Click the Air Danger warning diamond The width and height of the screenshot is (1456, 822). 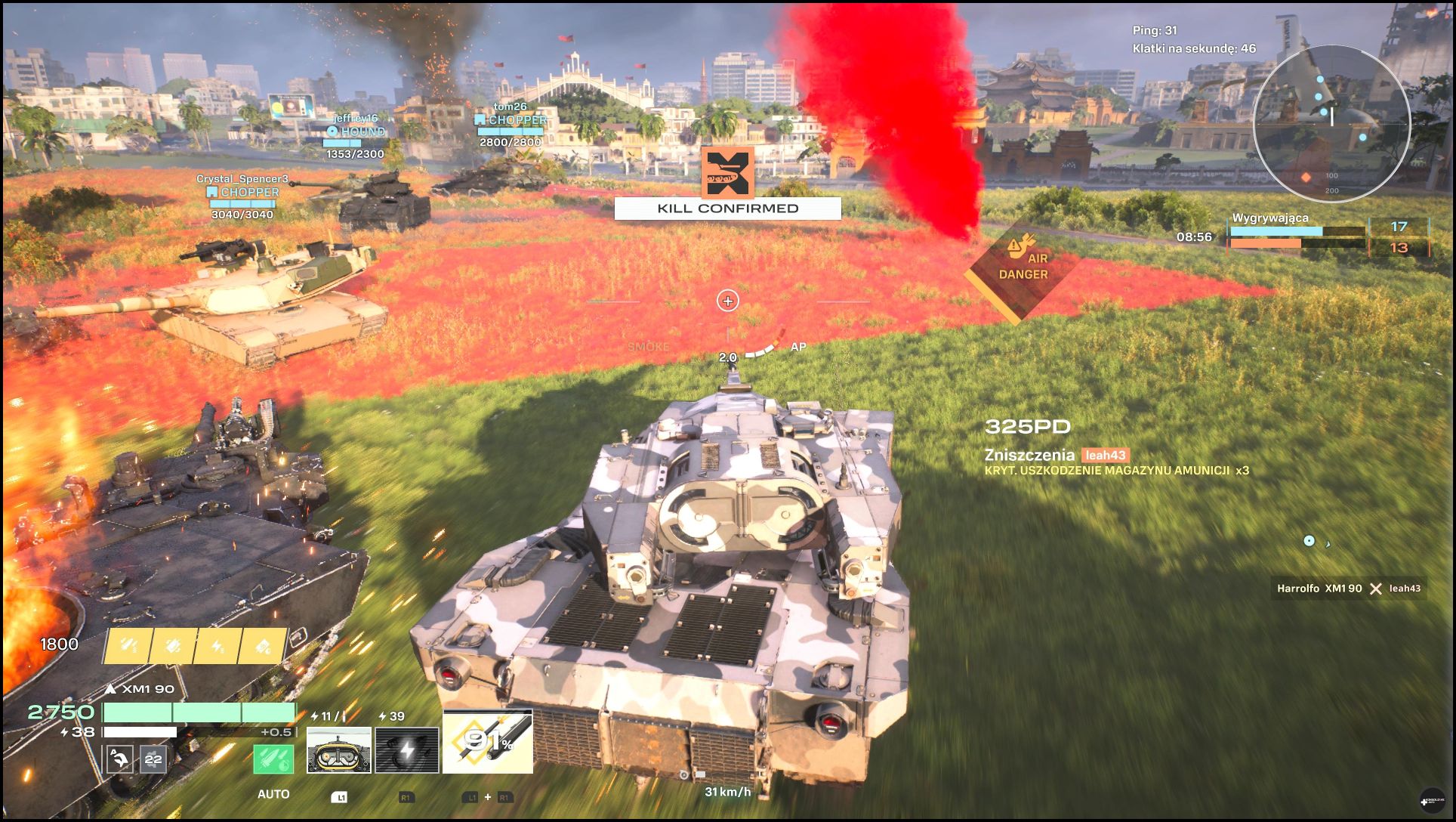(x=1023, y=266)
